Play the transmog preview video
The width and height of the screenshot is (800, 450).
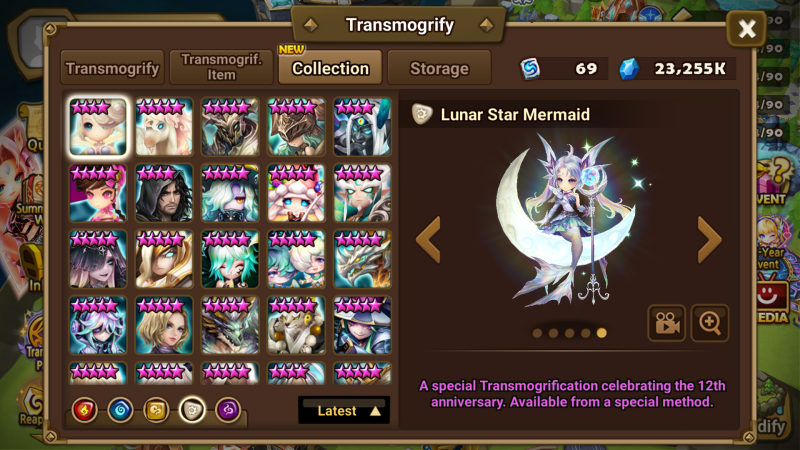click(666, 323)
